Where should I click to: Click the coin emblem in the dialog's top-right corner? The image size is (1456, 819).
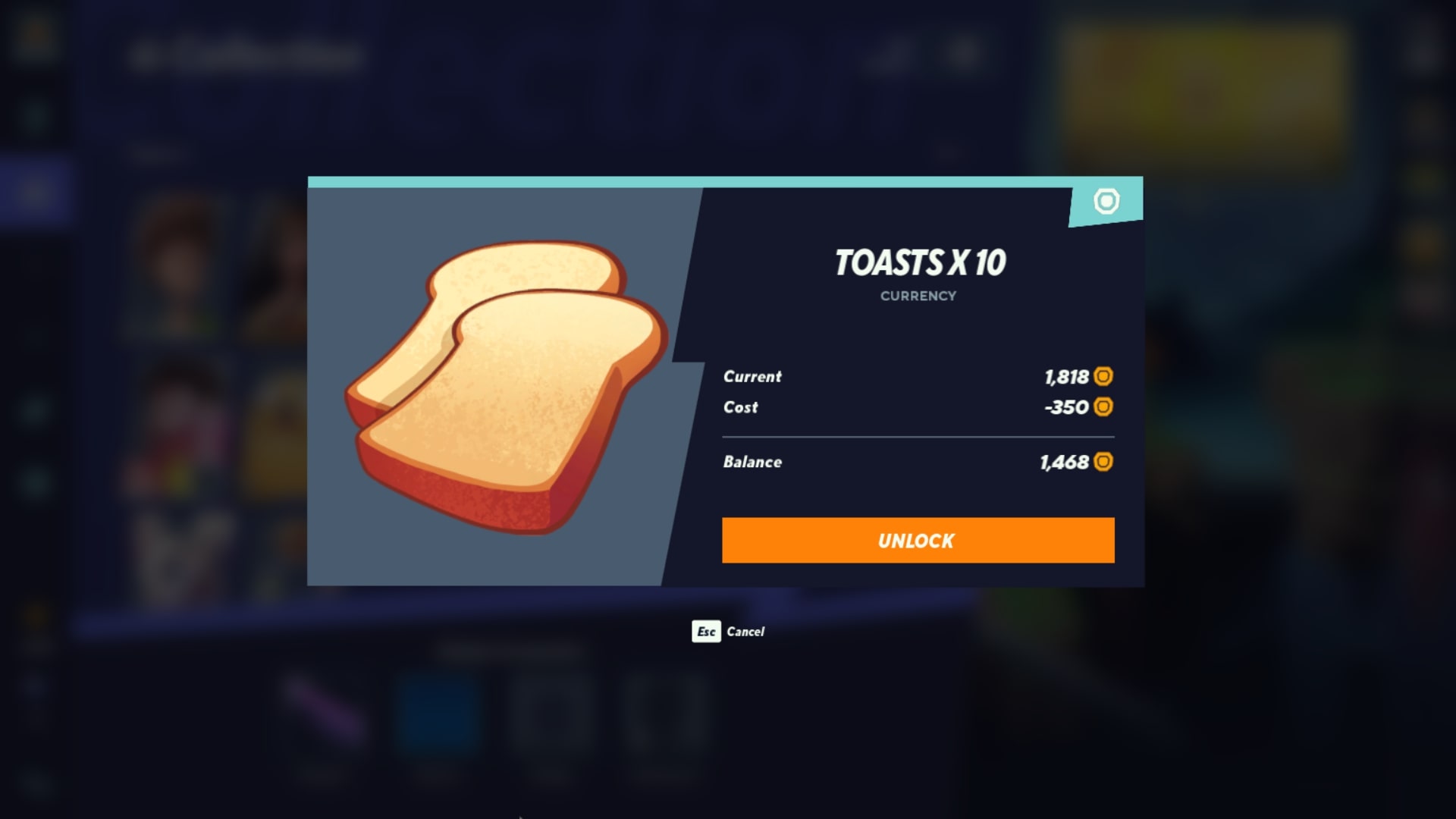coord(1107,202)
